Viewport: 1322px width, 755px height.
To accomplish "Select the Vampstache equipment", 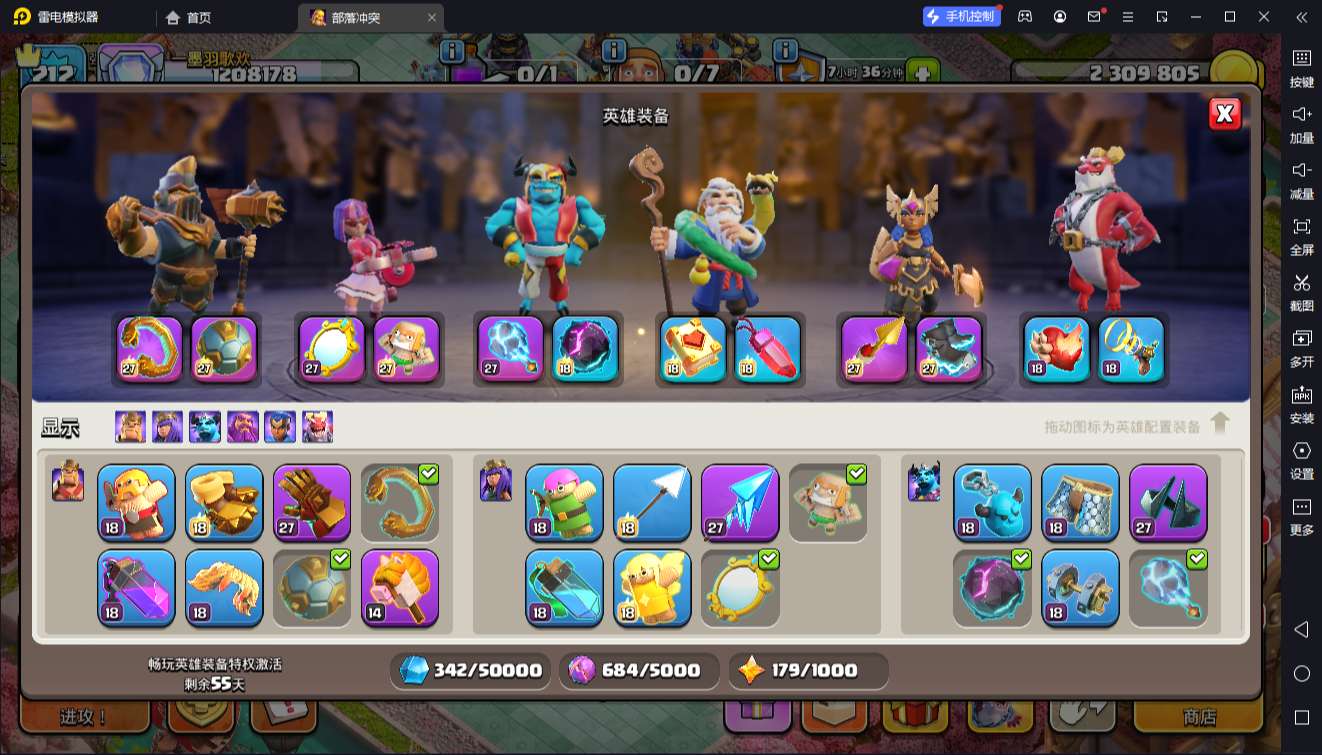I will (224, 587).
